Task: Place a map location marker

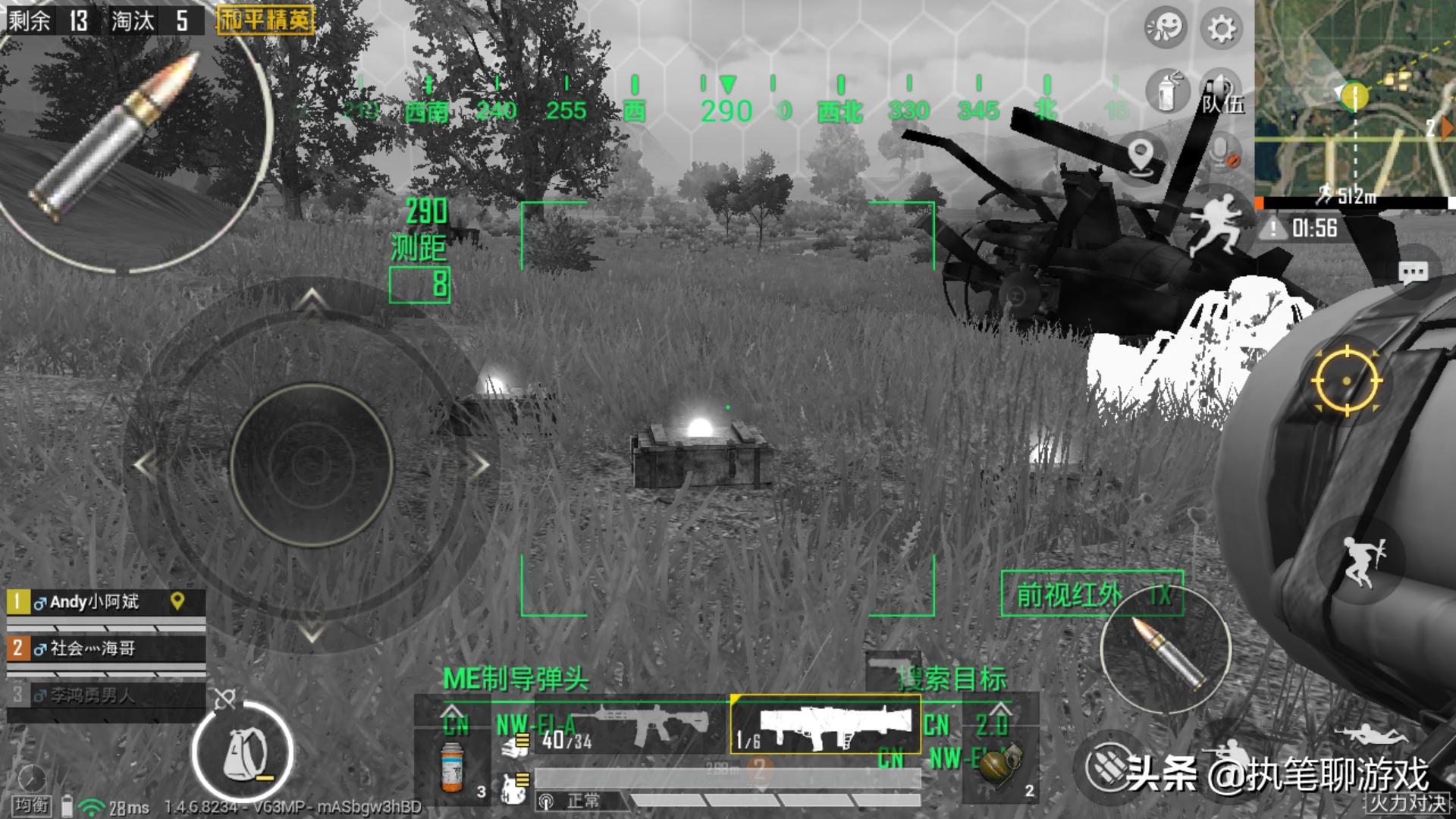Action: point(1141,157)
